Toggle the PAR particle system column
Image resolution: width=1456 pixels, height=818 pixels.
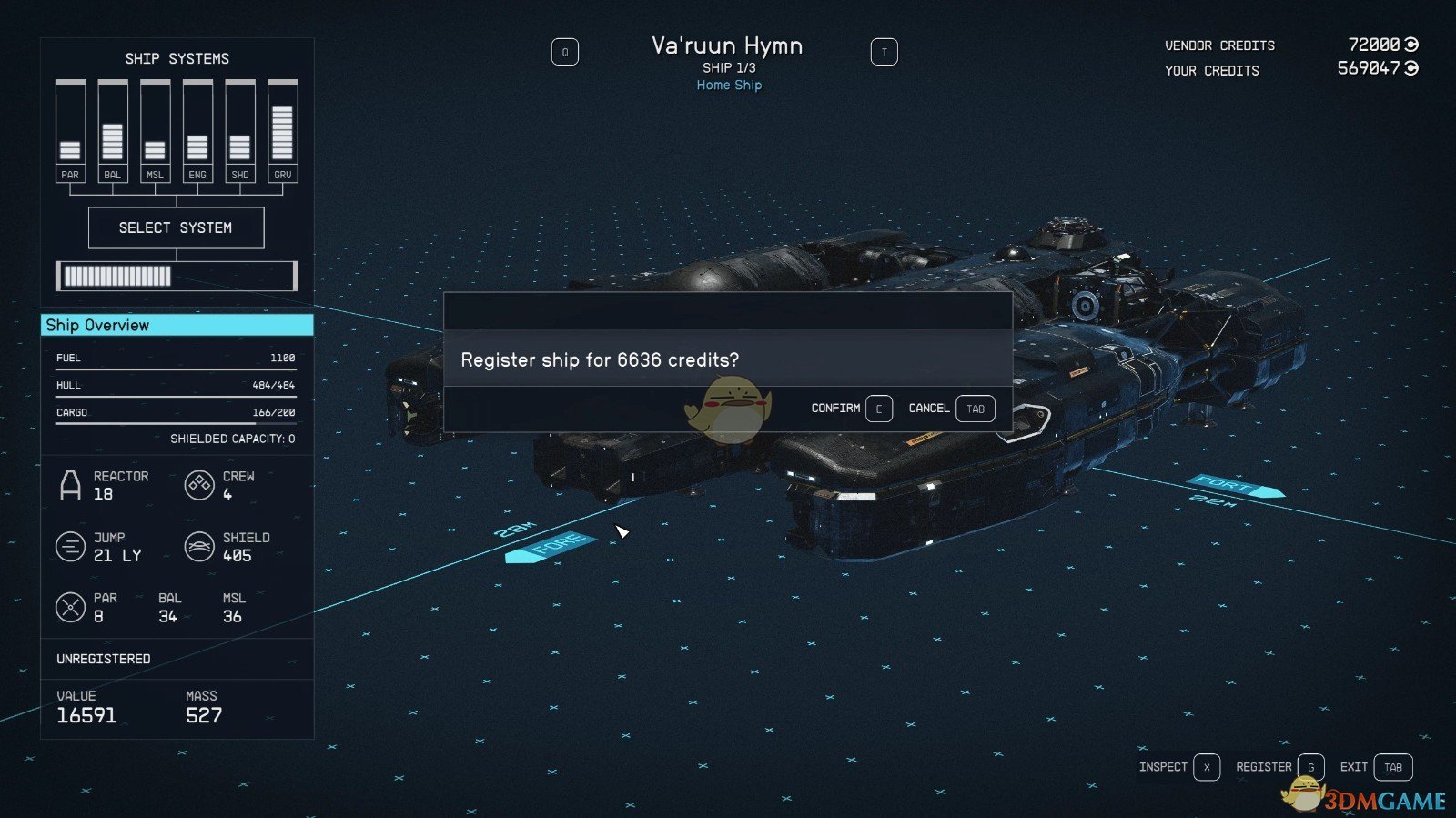(71, 127)
